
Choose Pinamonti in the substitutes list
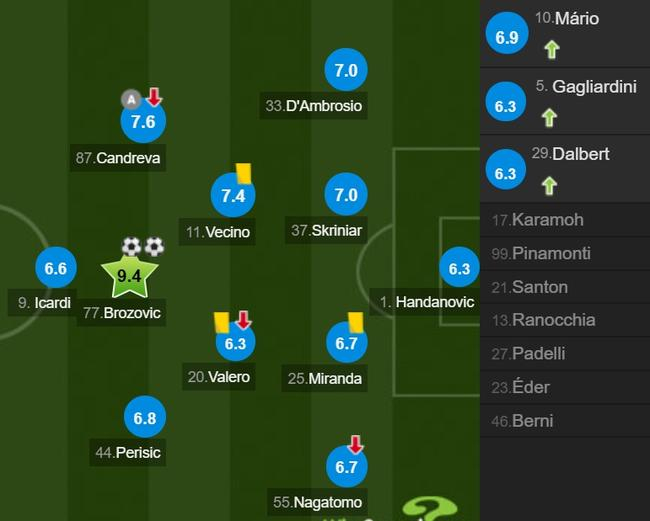click(565, 254)
